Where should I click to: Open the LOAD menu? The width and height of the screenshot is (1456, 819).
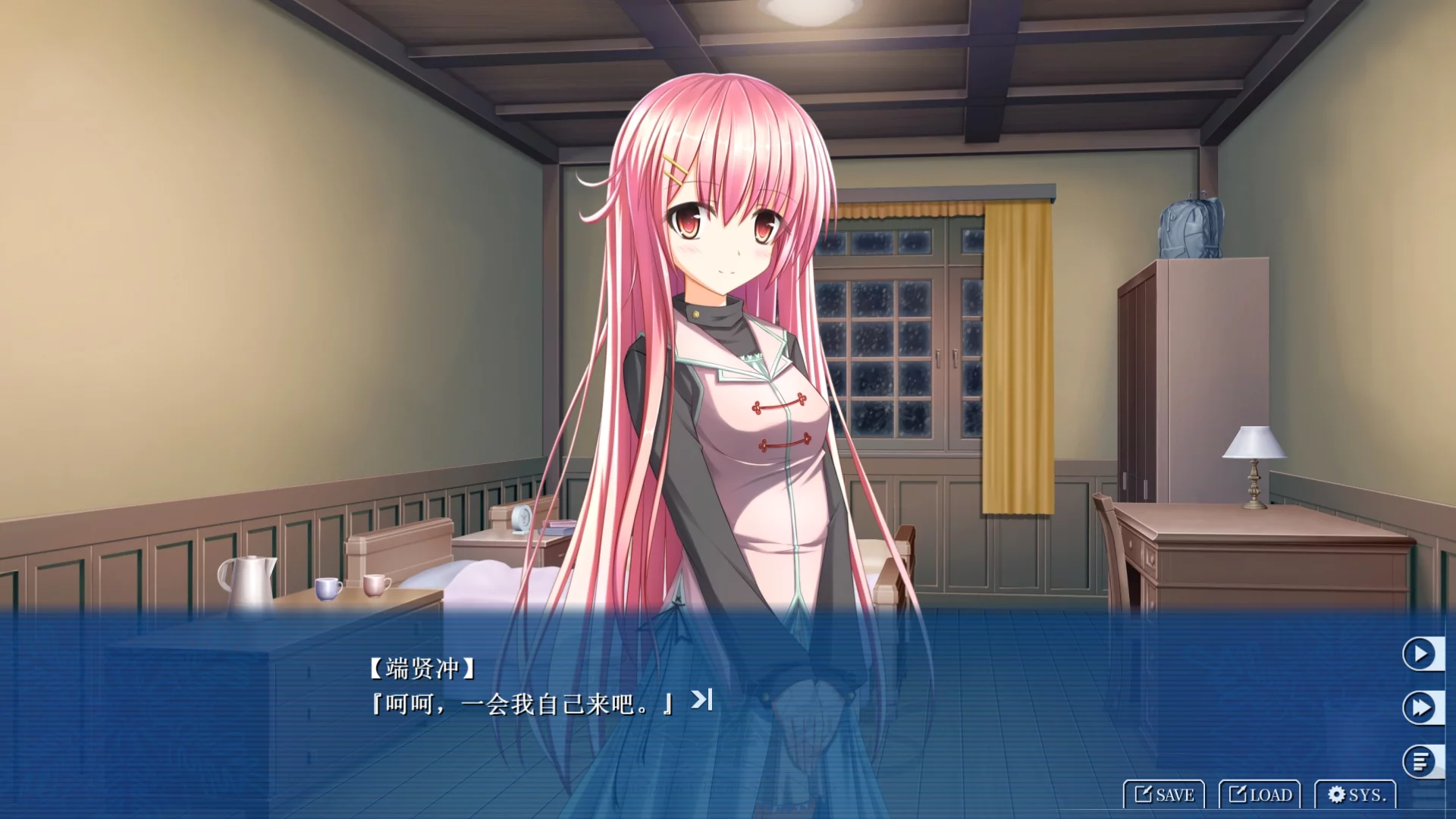[x=1260, y=794]
